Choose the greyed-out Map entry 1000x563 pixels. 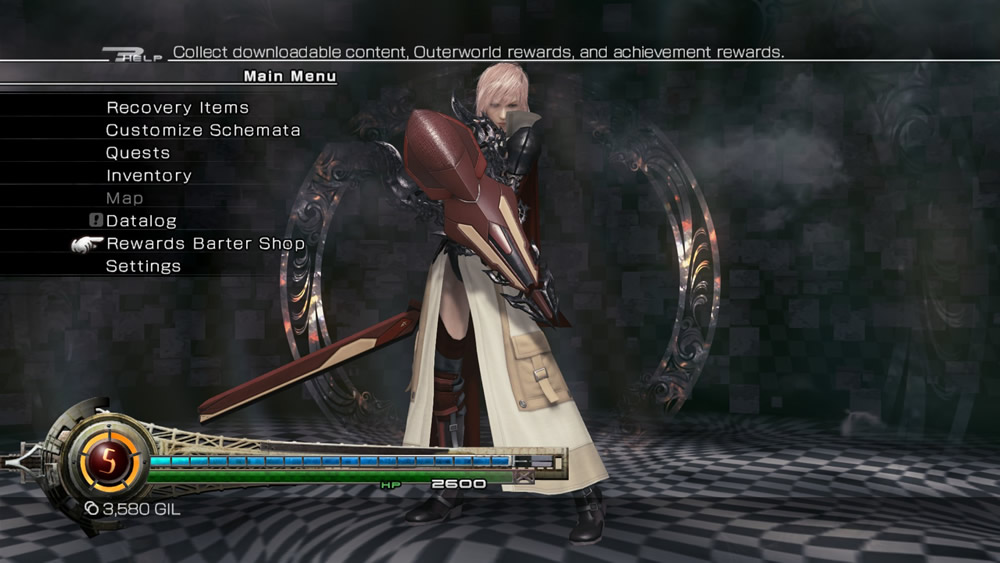click(124, 198)
